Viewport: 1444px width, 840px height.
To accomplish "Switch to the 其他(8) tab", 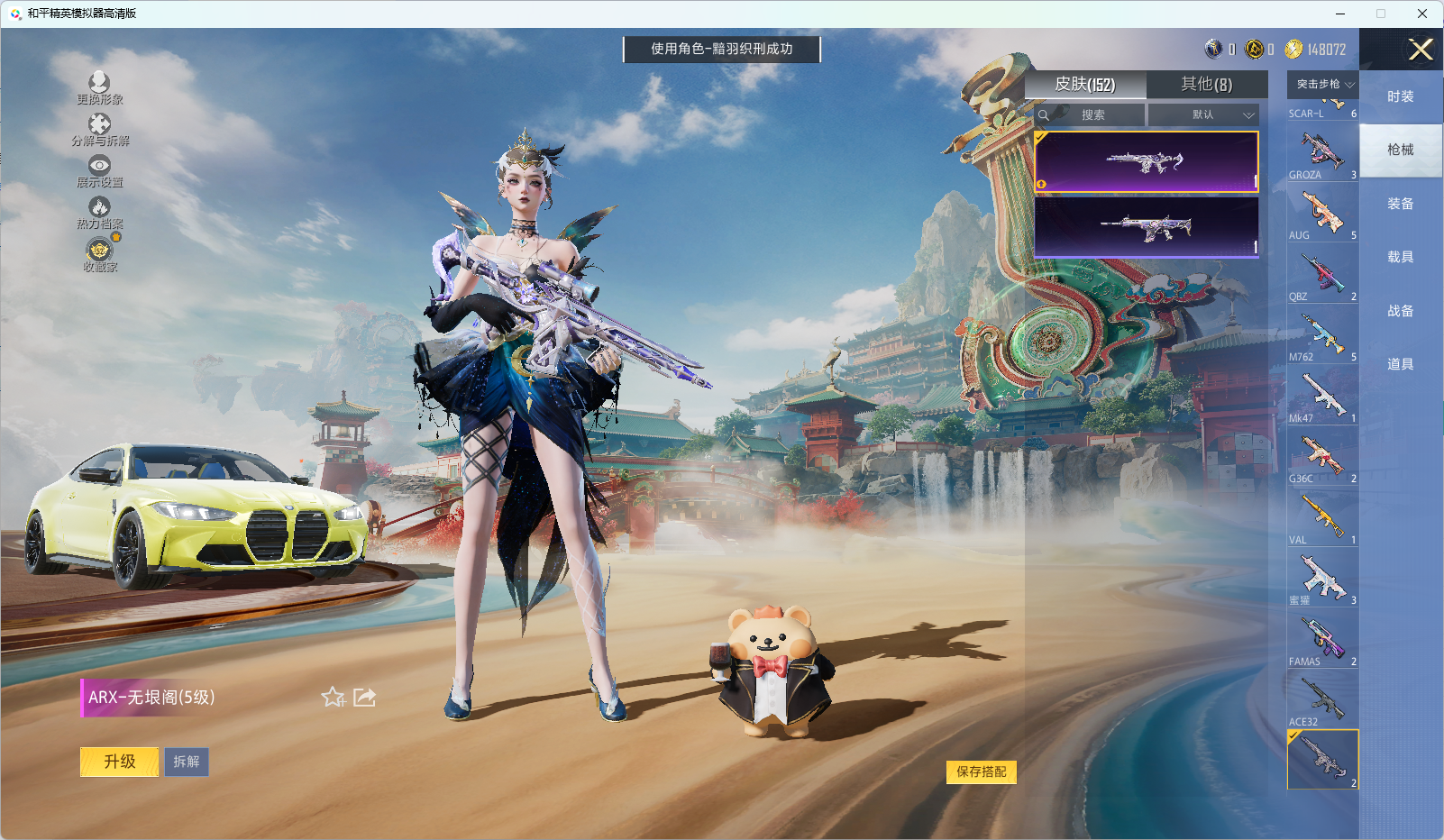I will [x=1206, y=85].
